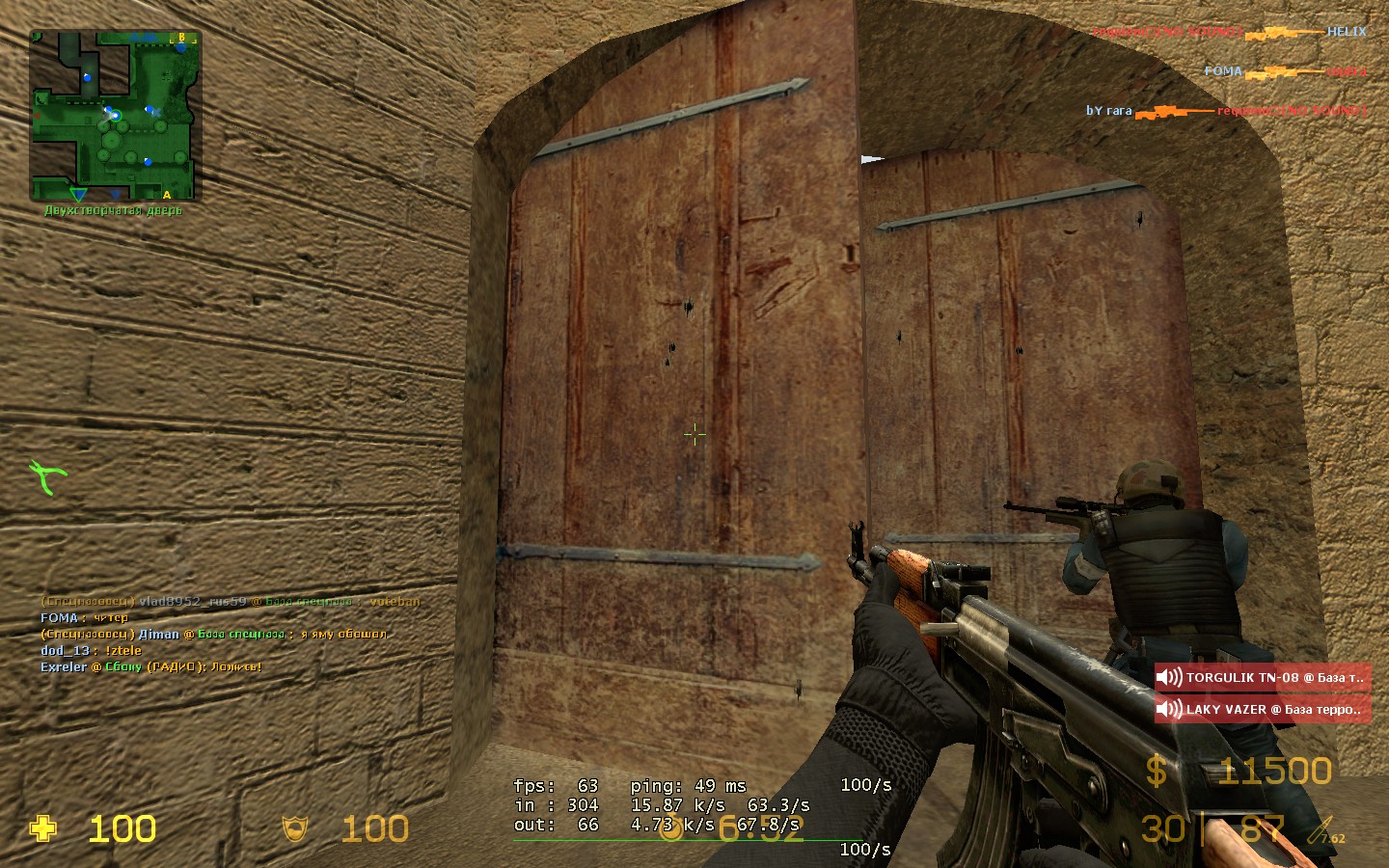Viewport: 1389px width, 868px height.
Task: Click the bY rara kill feed entry
Action: tap(1226, 111)
